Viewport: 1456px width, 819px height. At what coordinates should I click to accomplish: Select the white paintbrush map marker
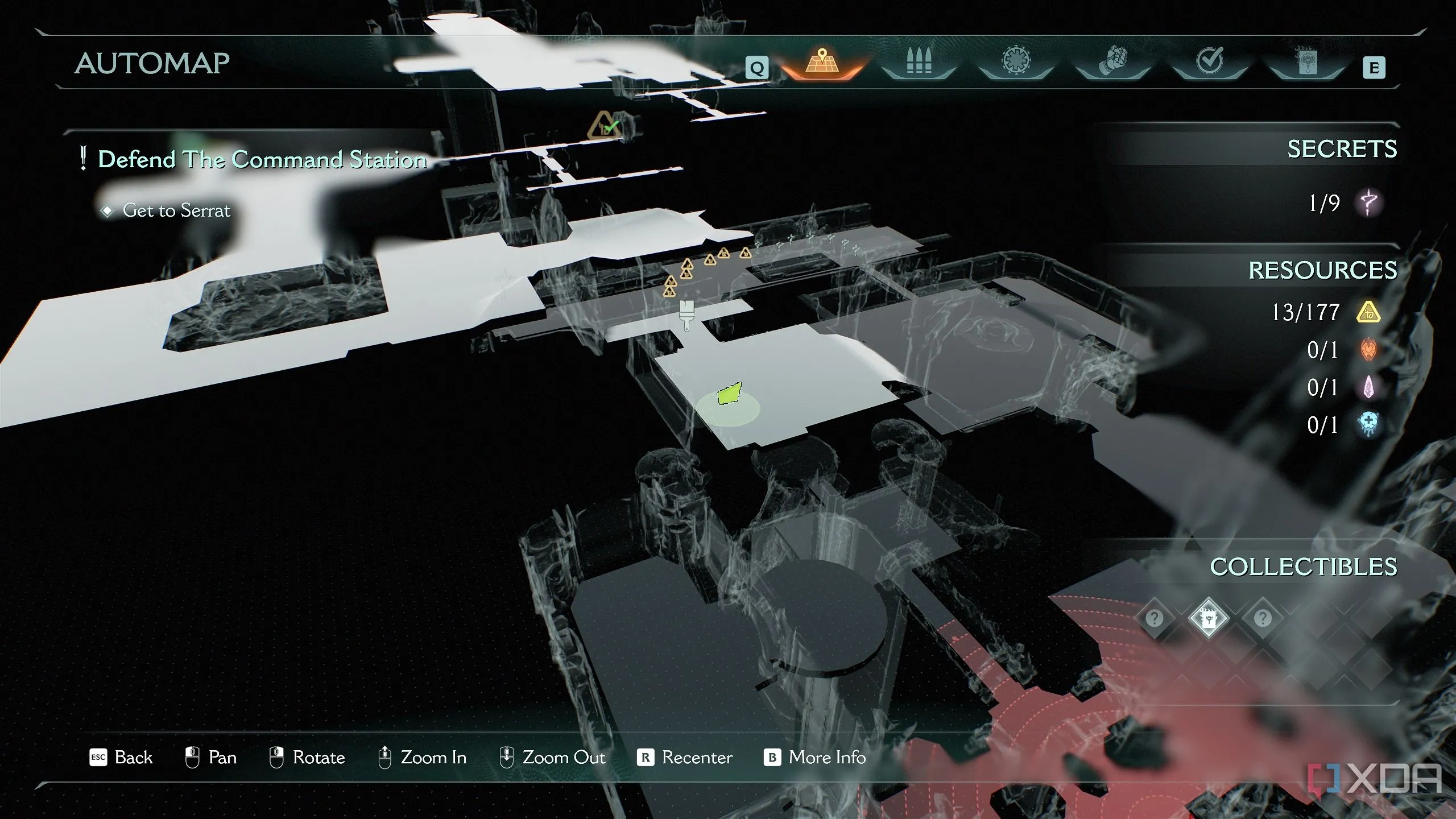pyautogui.click(x=686, y=315)
